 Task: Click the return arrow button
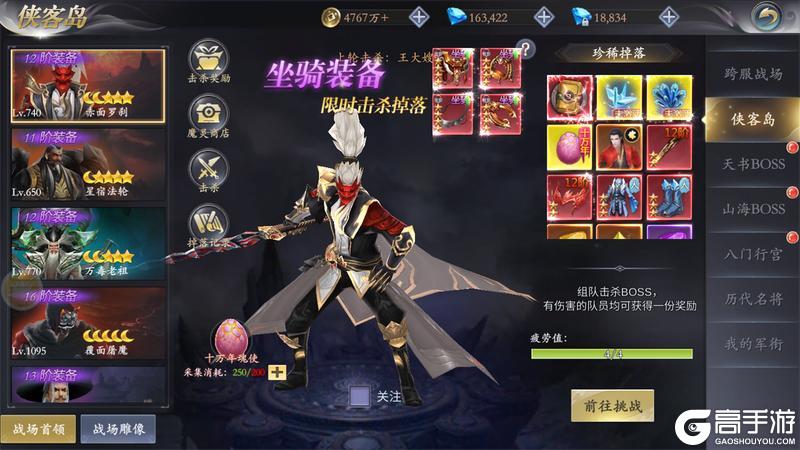[767, 16]
